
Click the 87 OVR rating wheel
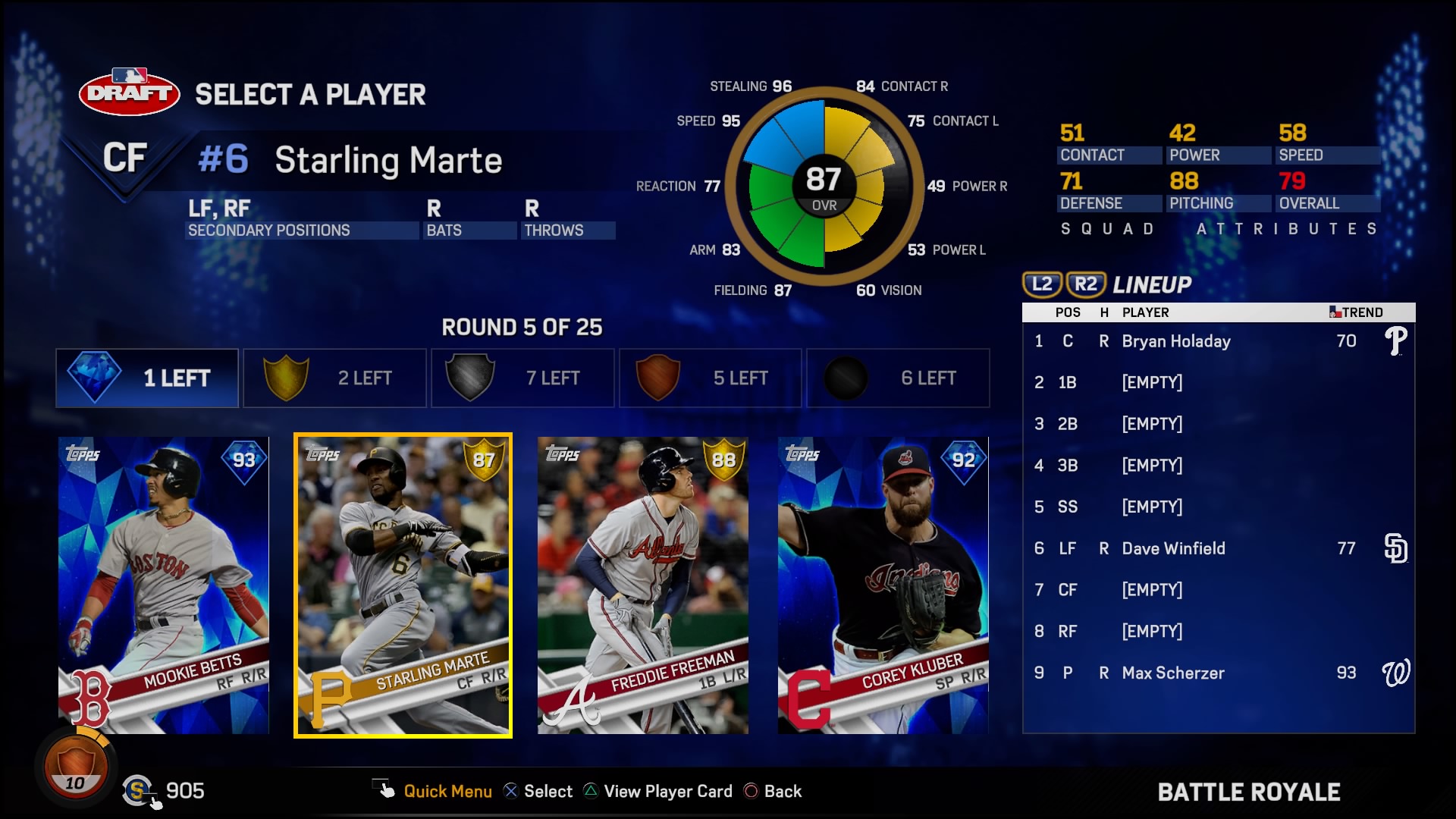pos(824,184)
